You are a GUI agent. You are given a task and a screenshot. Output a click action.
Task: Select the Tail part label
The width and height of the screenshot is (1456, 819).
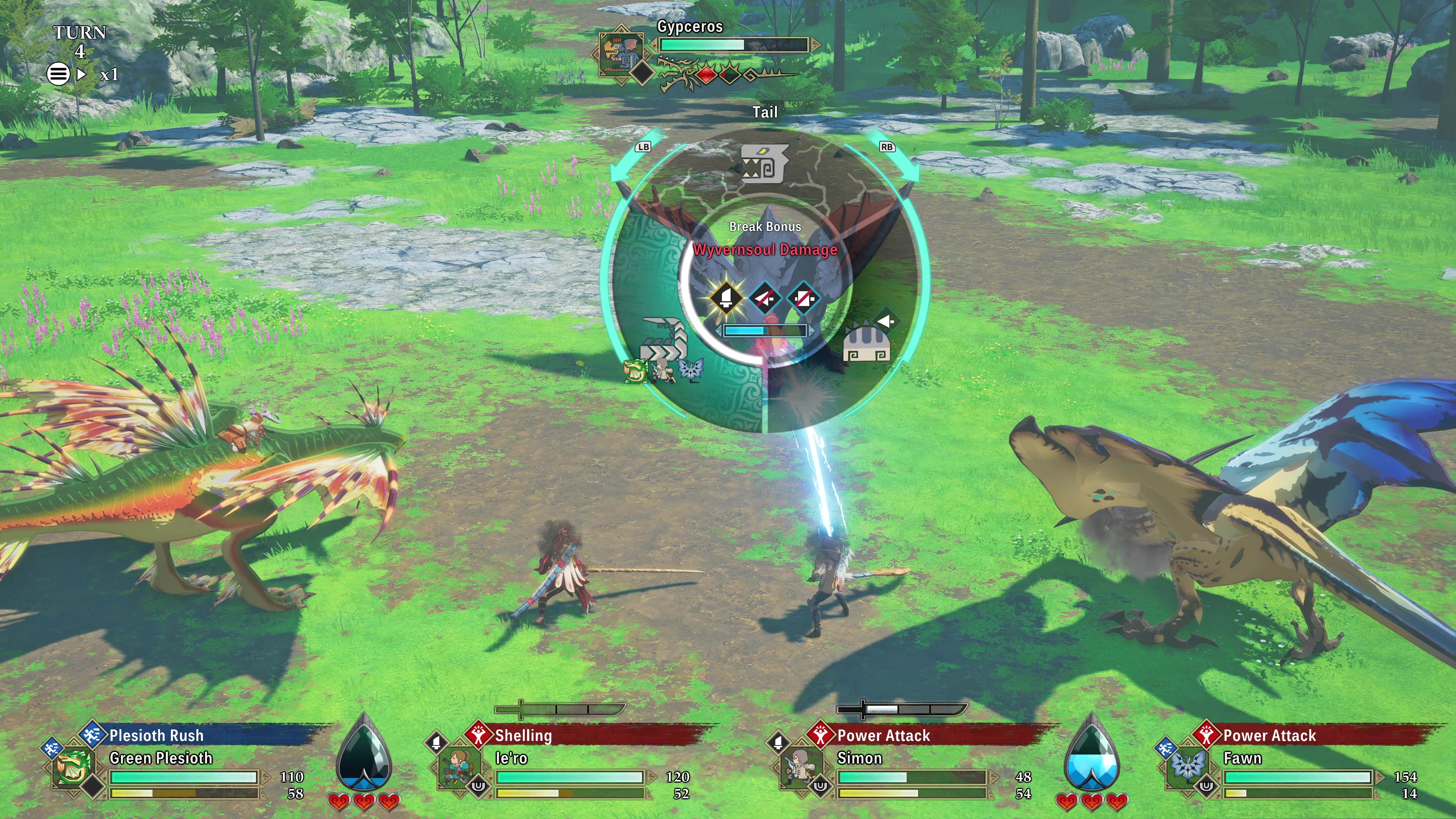[x=766, y=112]
